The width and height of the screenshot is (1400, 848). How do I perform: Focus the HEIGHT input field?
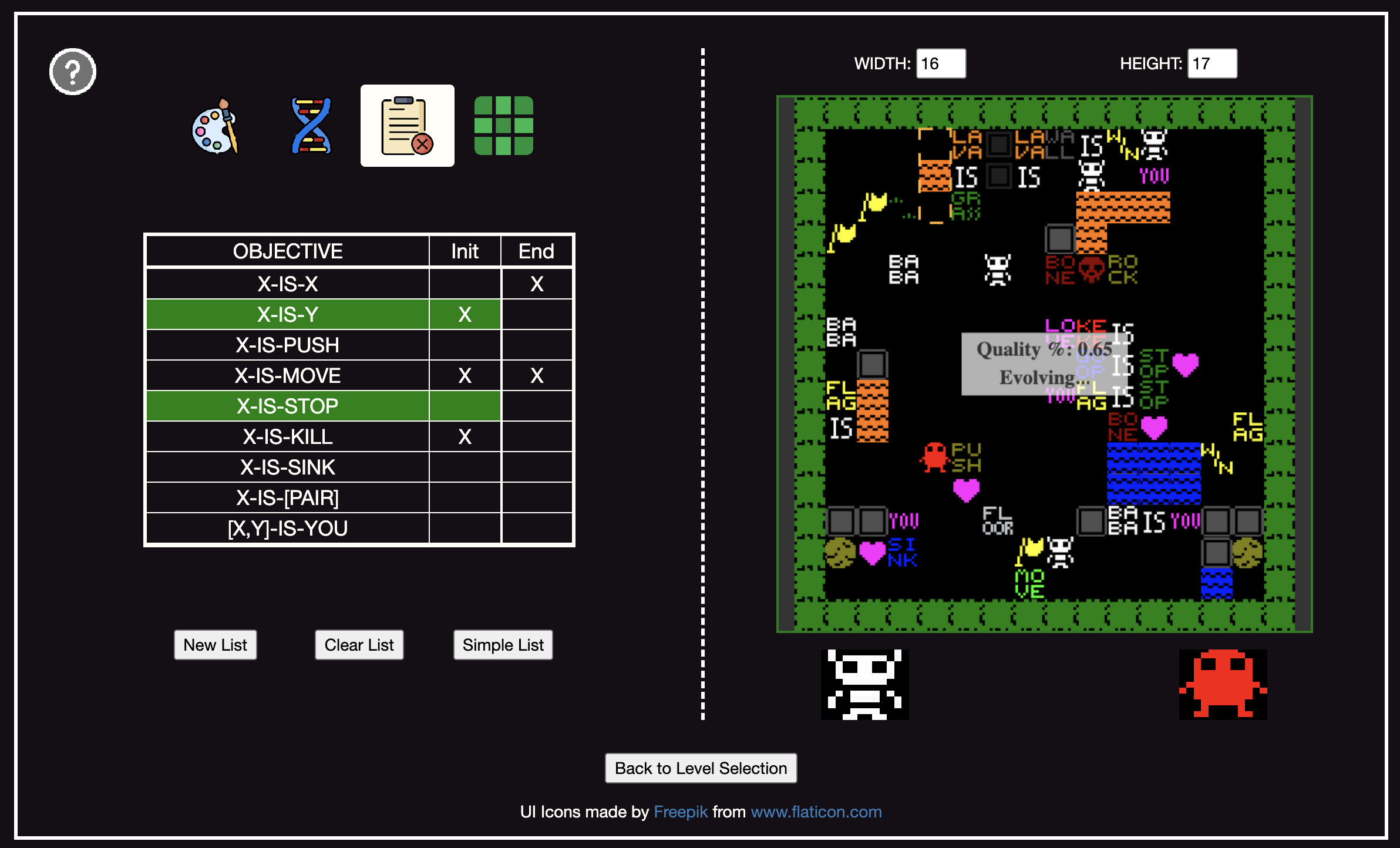pos(1211,63)
